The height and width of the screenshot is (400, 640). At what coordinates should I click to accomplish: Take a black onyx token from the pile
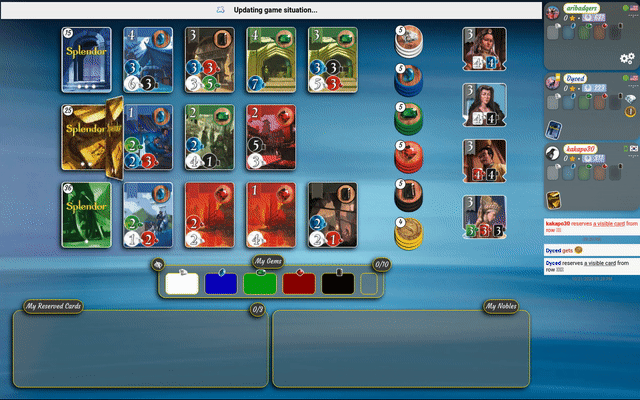(408, 194)
